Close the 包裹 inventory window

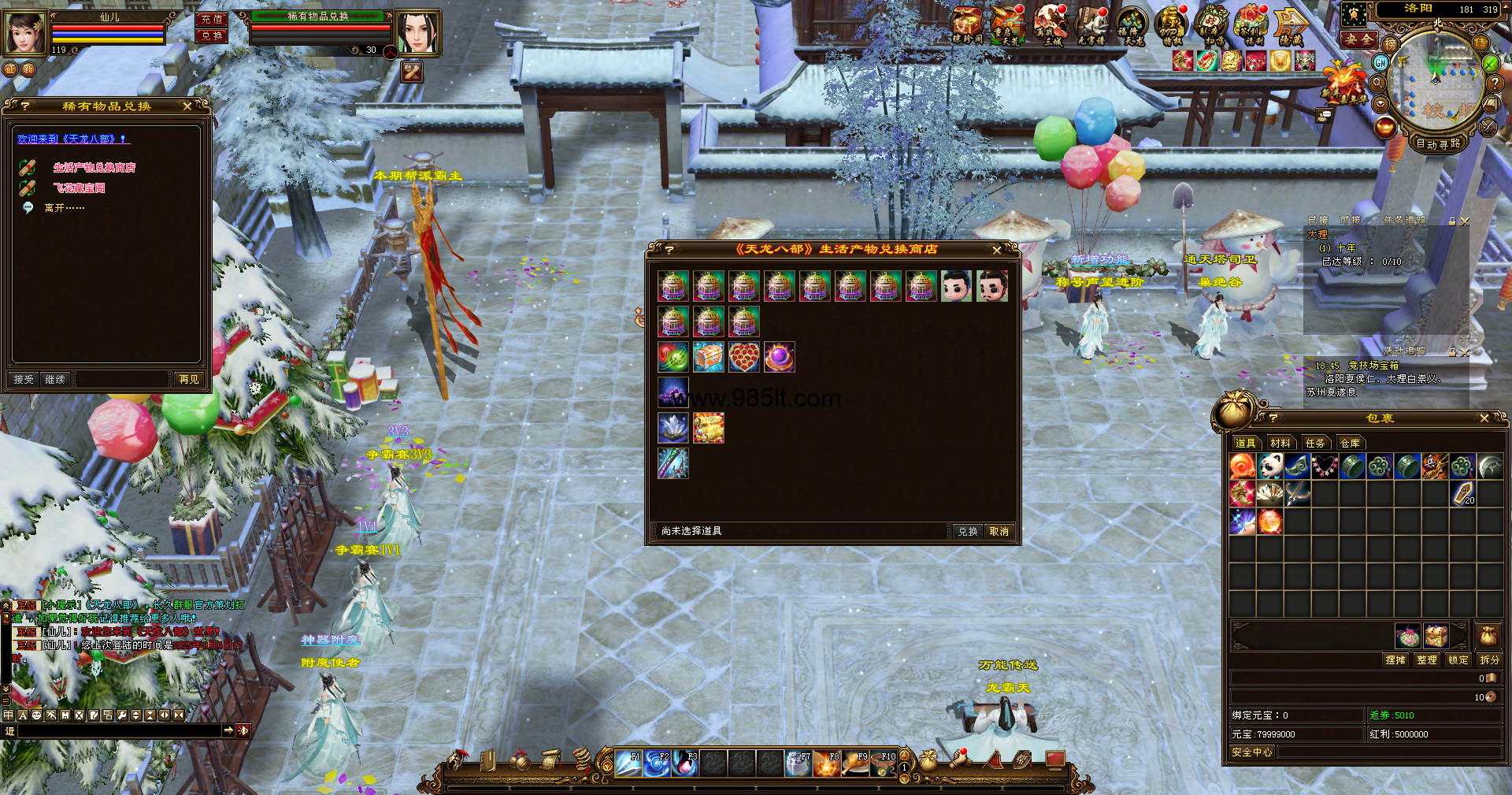click(x=1484, y=418)
